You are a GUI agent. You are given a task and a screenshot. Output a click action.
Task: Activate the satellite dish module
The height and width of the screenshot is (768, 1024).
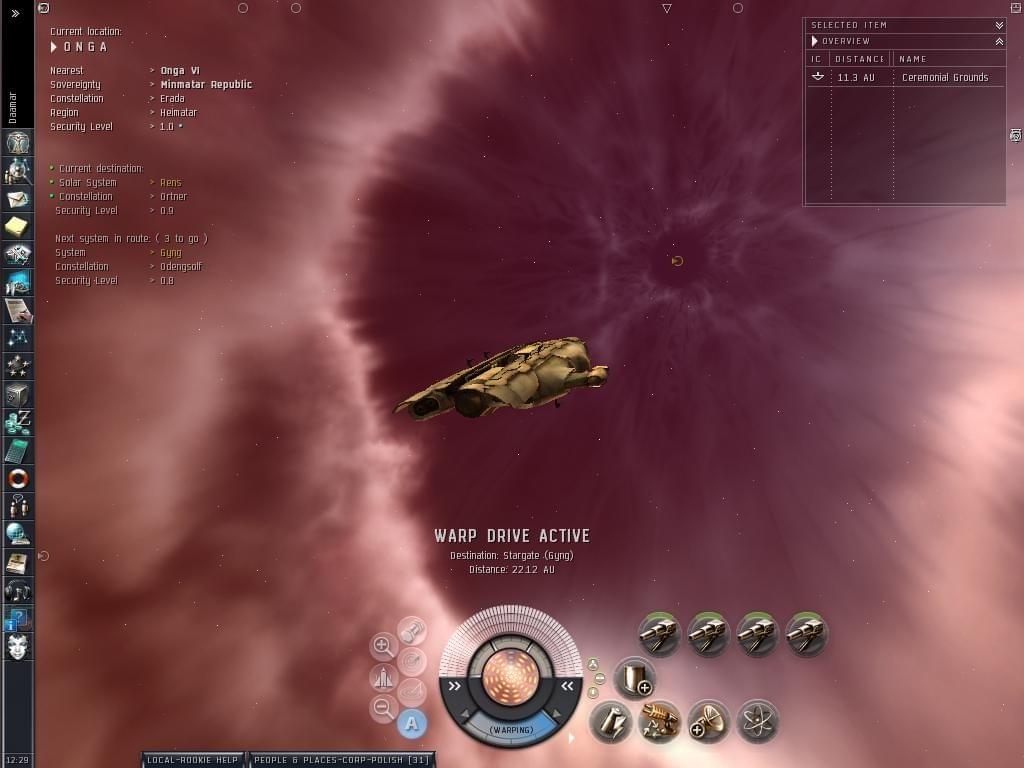708,721
